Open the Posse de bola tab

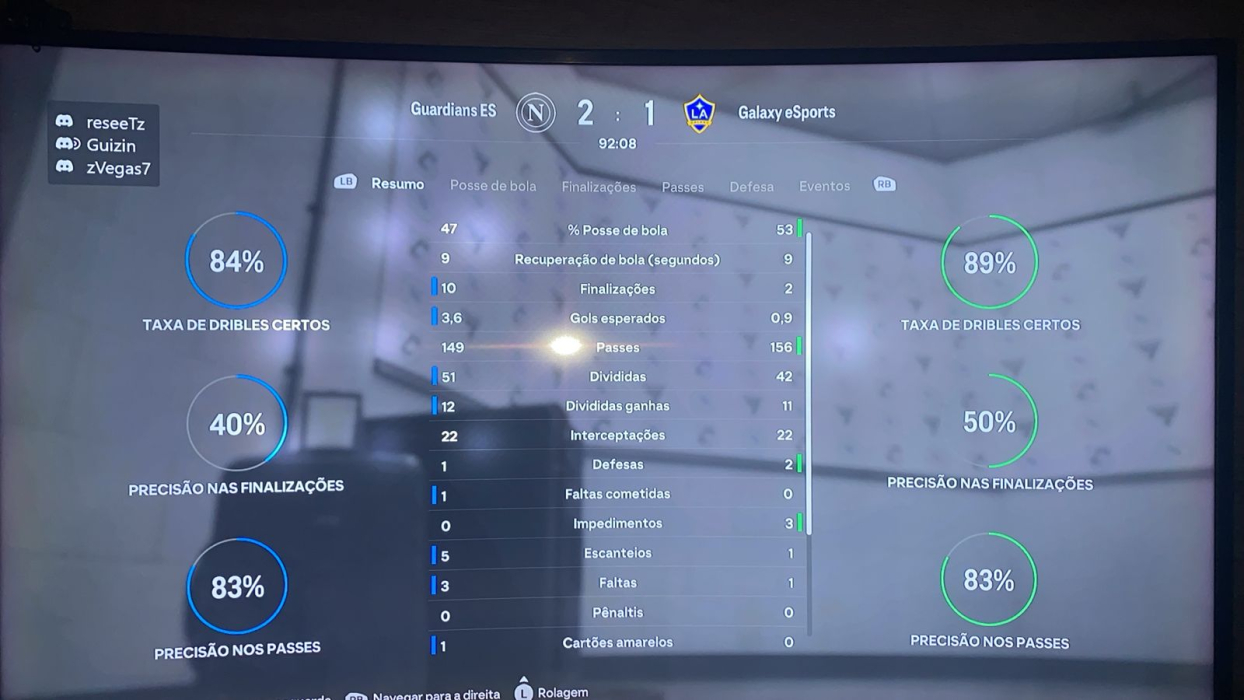[x=493, y=186]
